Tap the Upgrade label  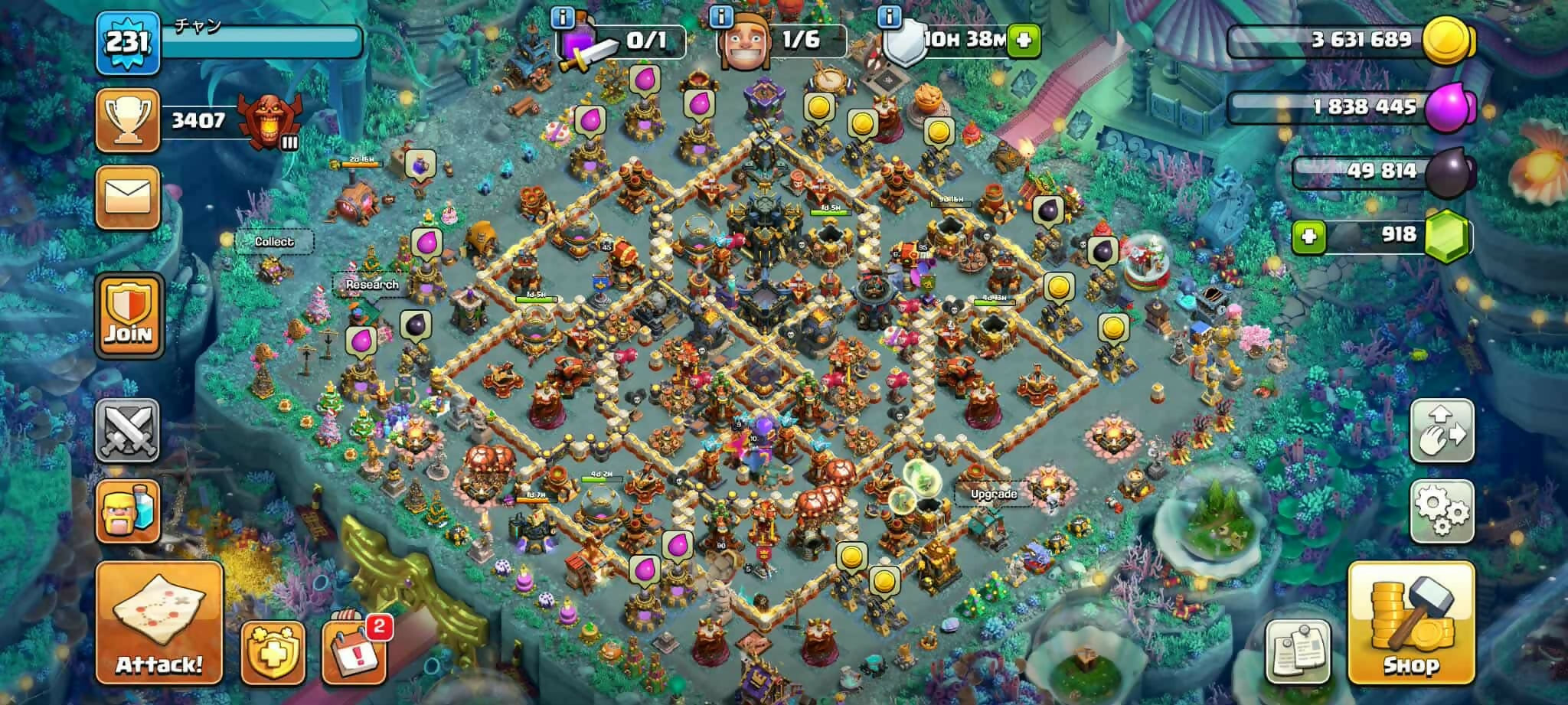993,494
